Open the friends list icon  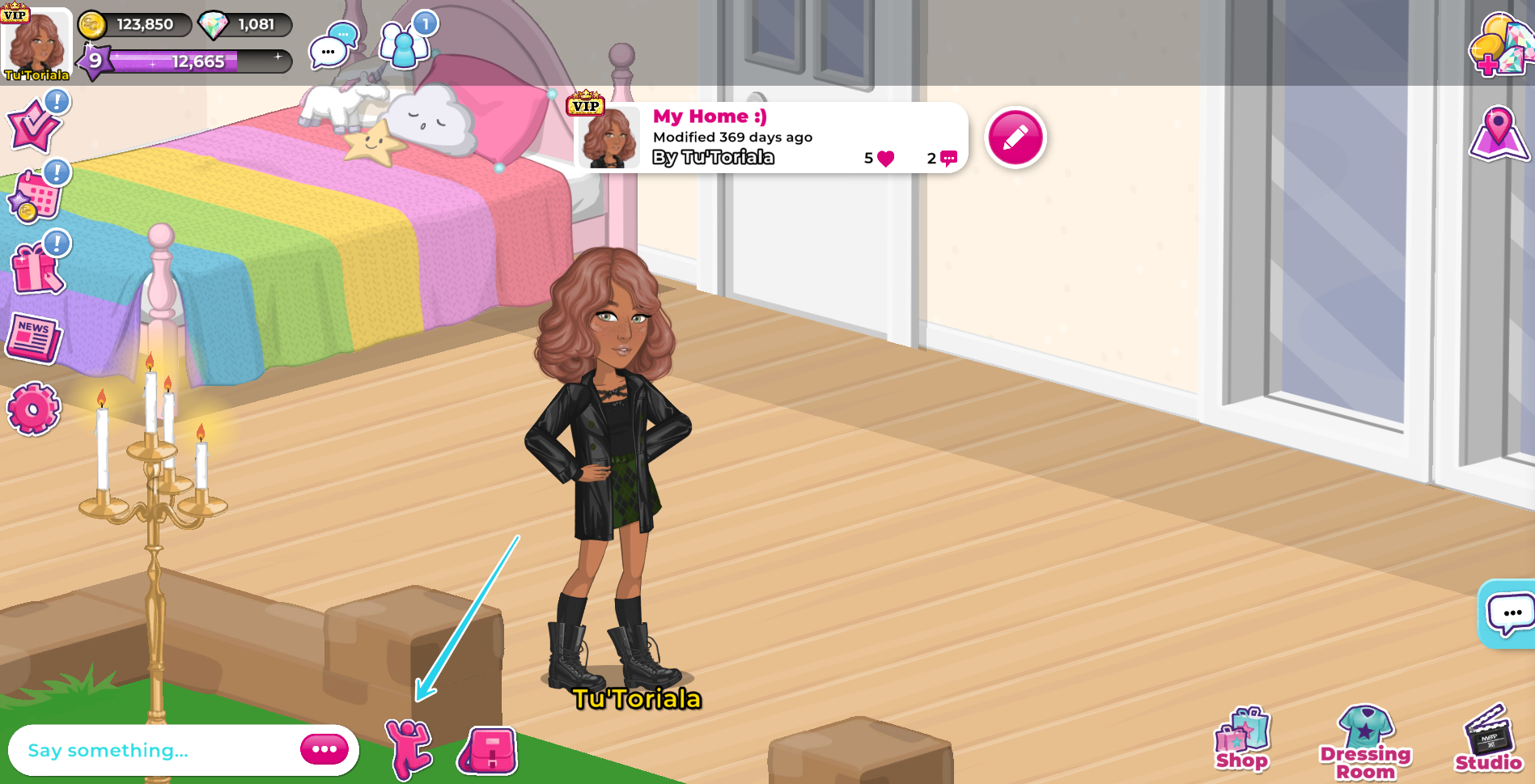[402, 47]
